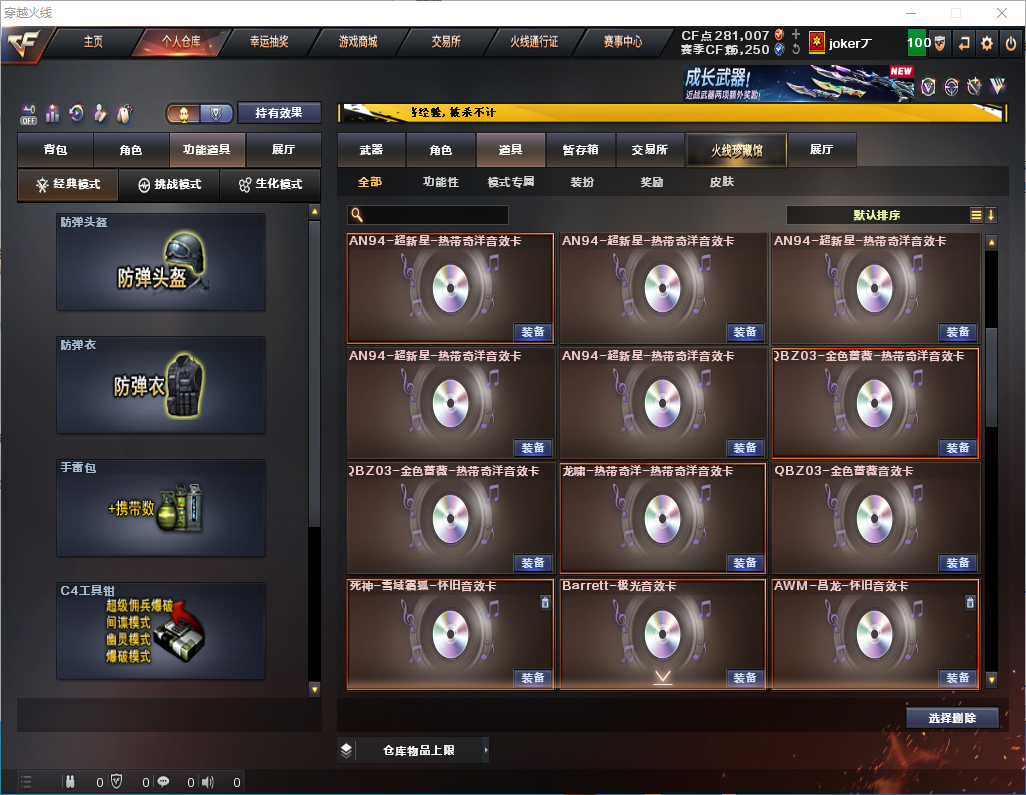Viewport: 1026px width, 795px height.
Task: Close the 穿越火线 game window
Action: click(1001, 13)
